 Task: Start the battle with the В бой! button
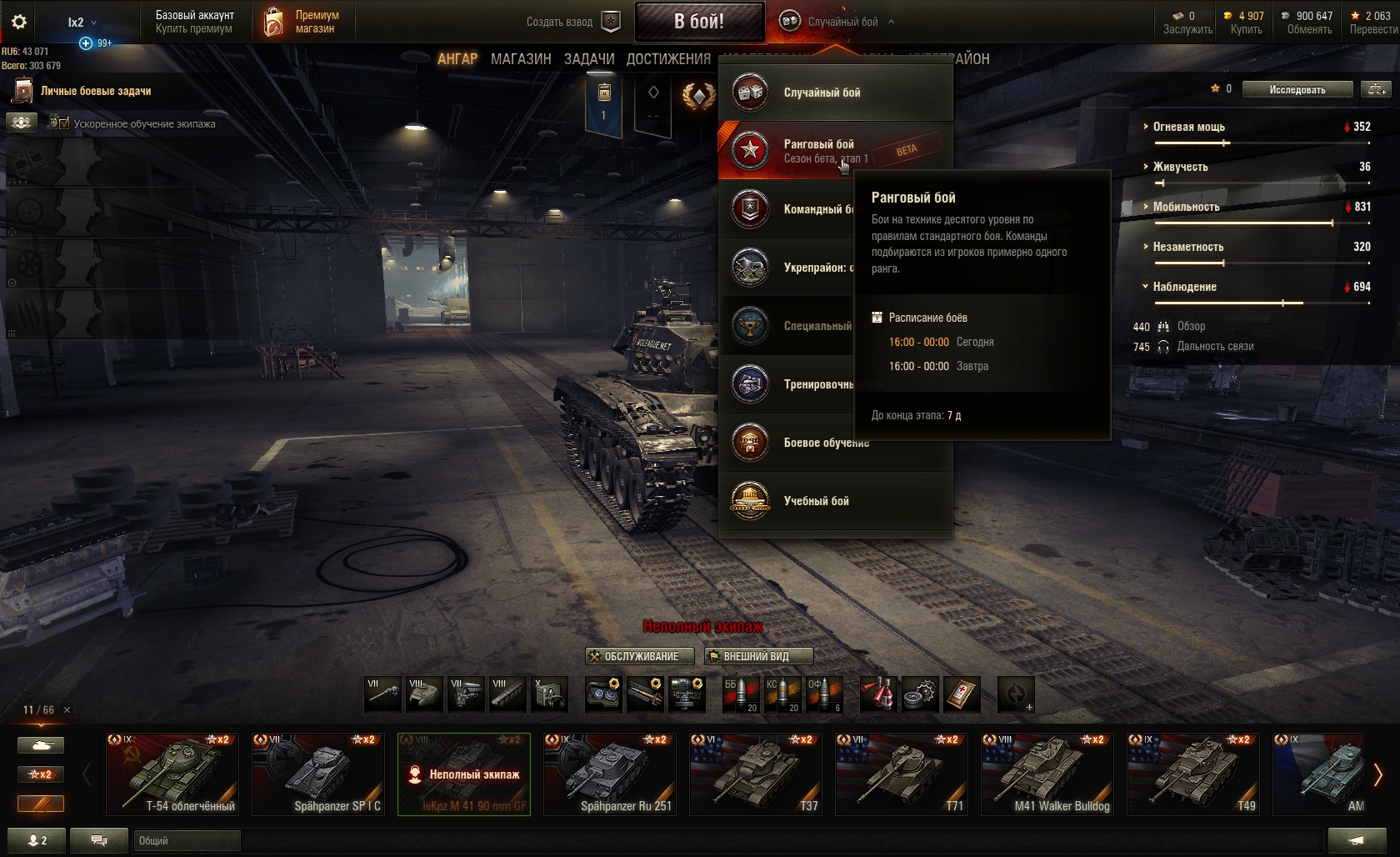(699, 22)
